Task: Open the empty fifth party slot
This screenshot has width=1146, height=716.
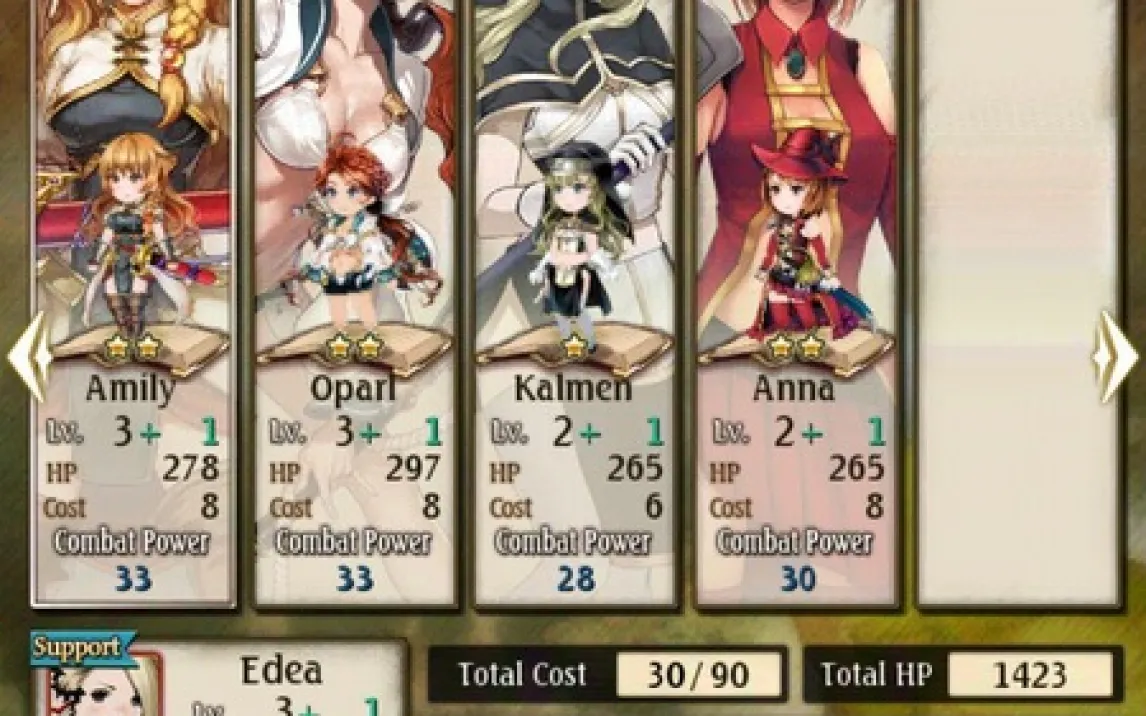Action: [x=1018, y=300]
